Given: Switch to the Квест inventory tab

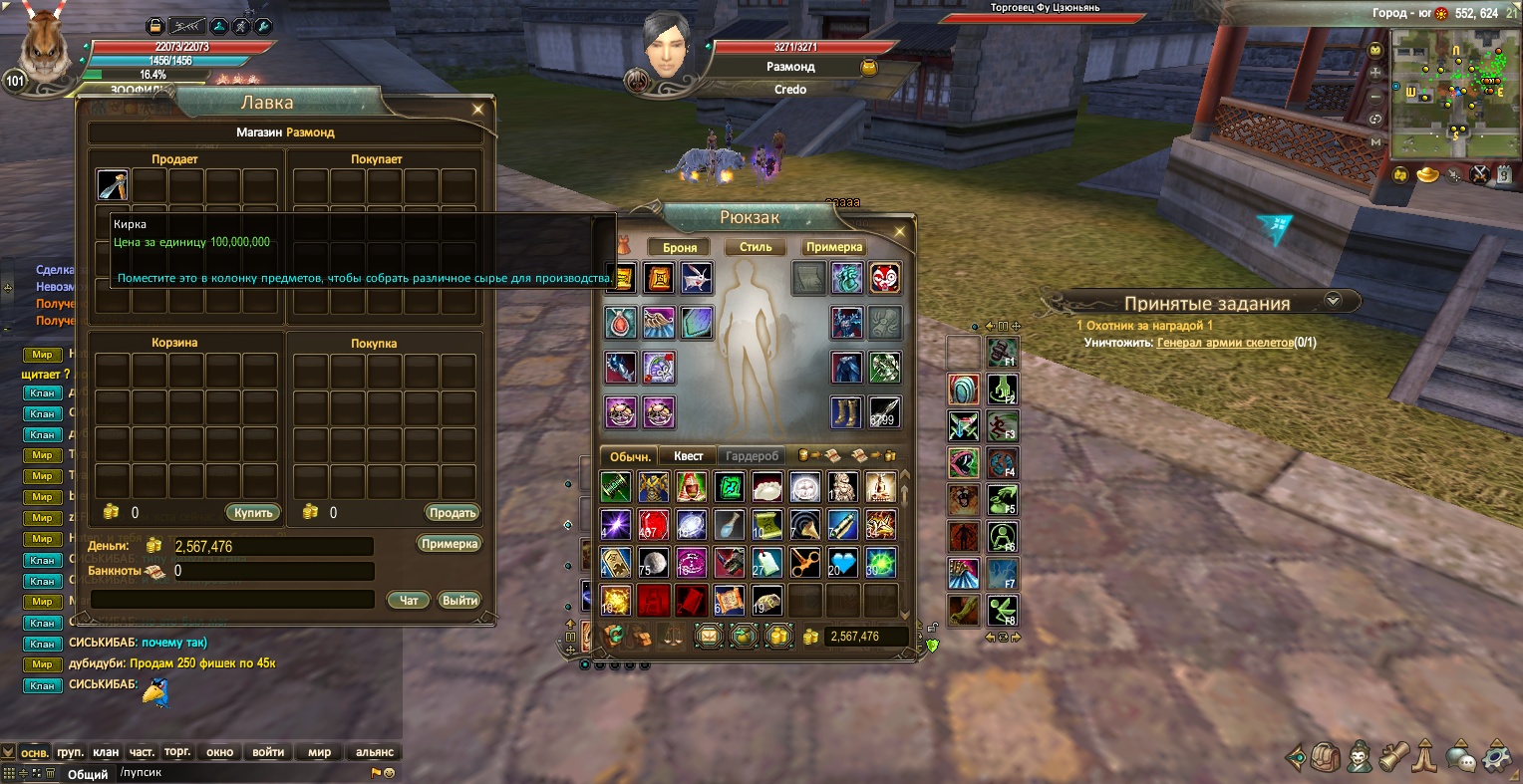Looking at the screenshot, I should click(688, 456).
